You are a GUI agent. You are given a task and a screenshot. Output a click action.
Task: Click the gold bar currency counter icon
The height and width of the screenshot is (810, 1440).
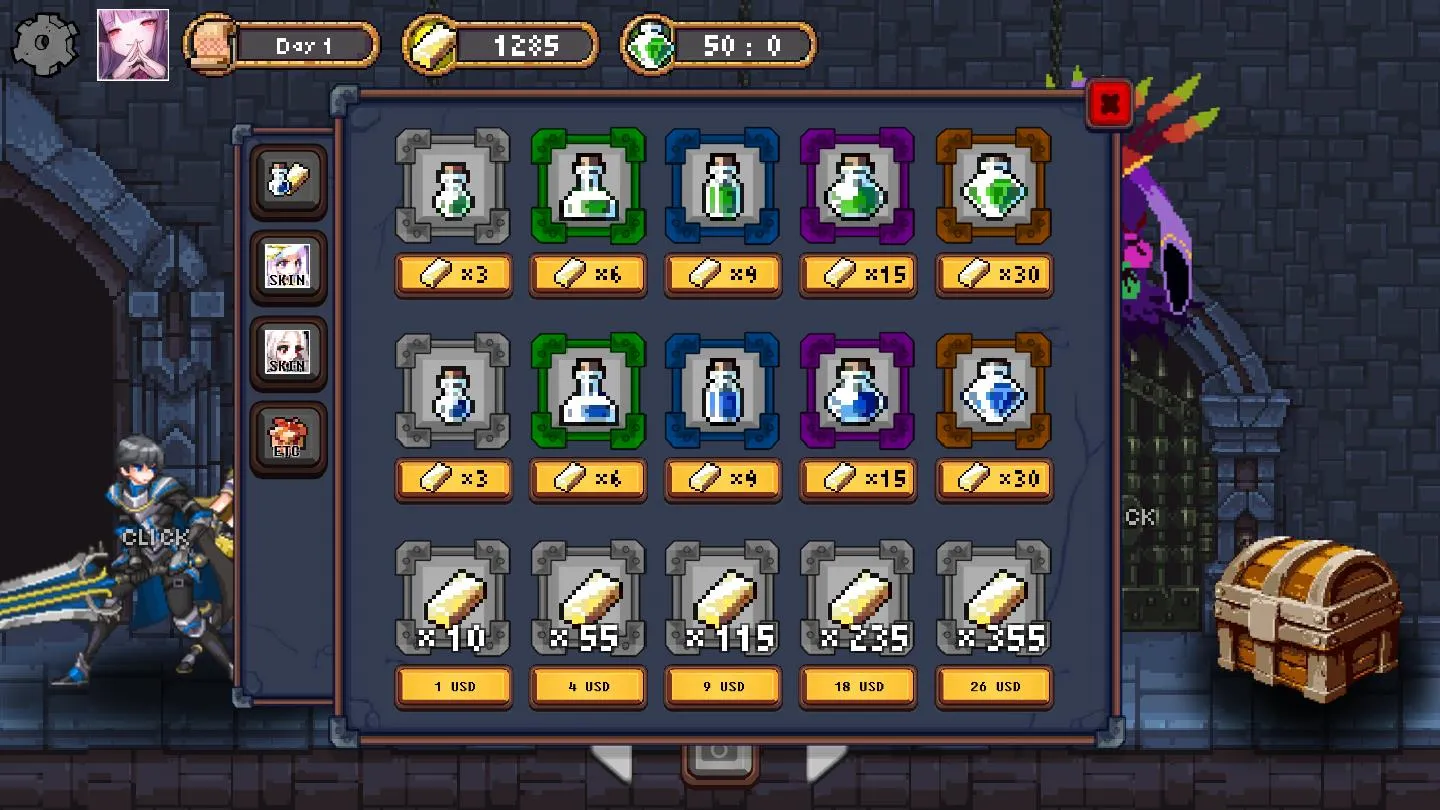pyautogui.click(x=430, y=44)
